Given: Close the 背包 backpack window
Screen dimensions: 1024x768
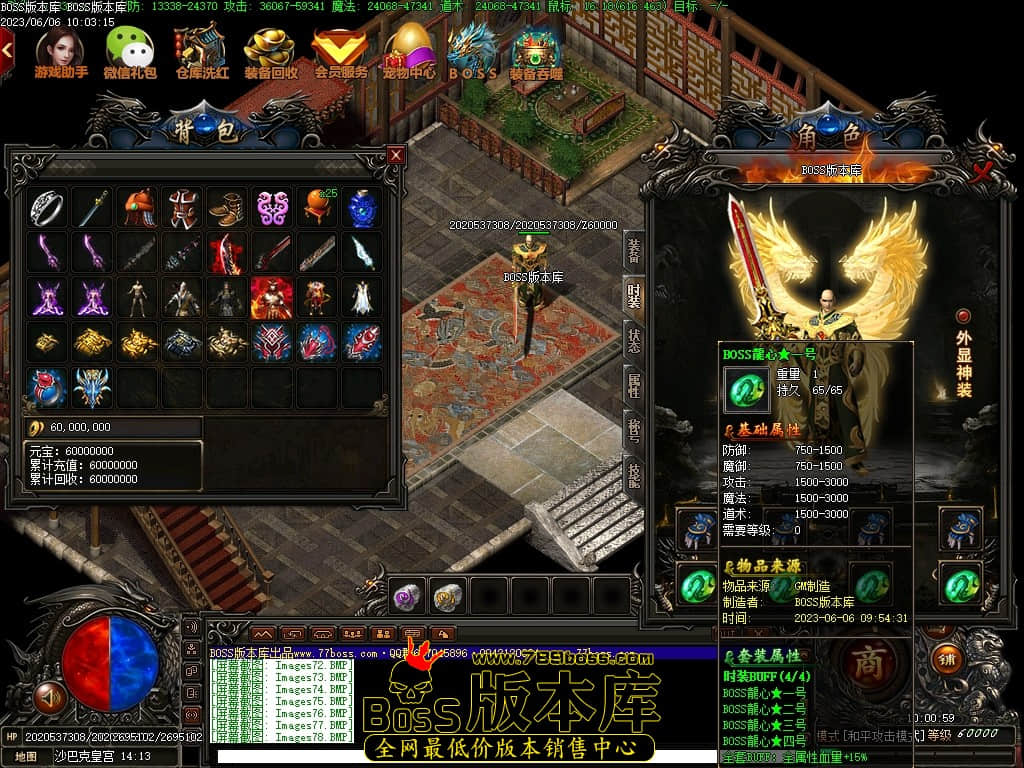Looking at the screenshot, I should coord(396,155).
